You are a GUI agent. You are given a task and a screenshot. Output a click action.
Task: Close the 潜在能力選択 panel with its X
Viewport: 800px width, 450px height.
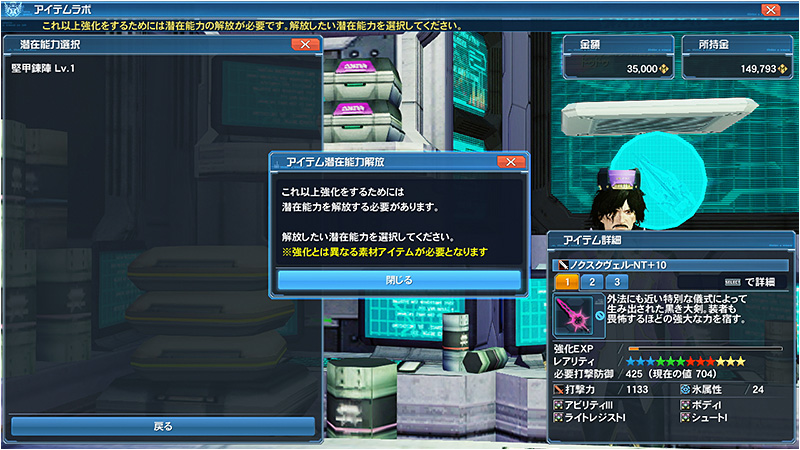click(x=303, y=45)
